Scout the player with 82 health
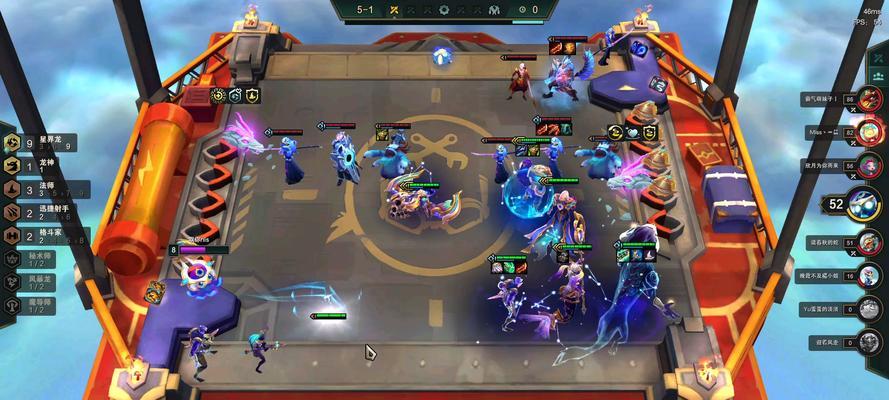This screenshot has height=400, width=889. [x=873, y=132]
